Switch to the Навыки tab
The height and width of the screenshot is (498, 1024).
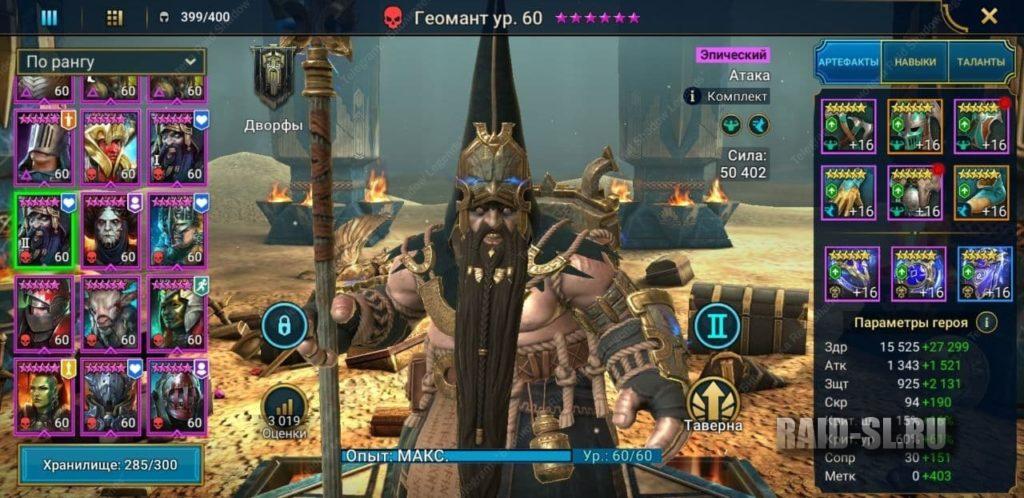click(915, 62)
